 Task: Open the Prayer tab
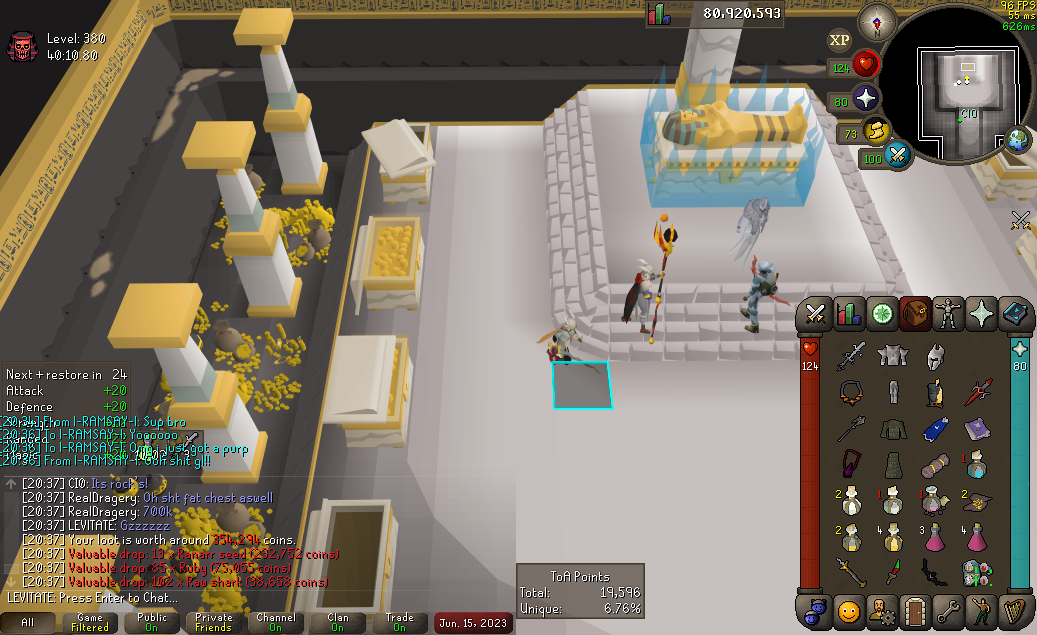pyautogui.click(x=981, y=314)
